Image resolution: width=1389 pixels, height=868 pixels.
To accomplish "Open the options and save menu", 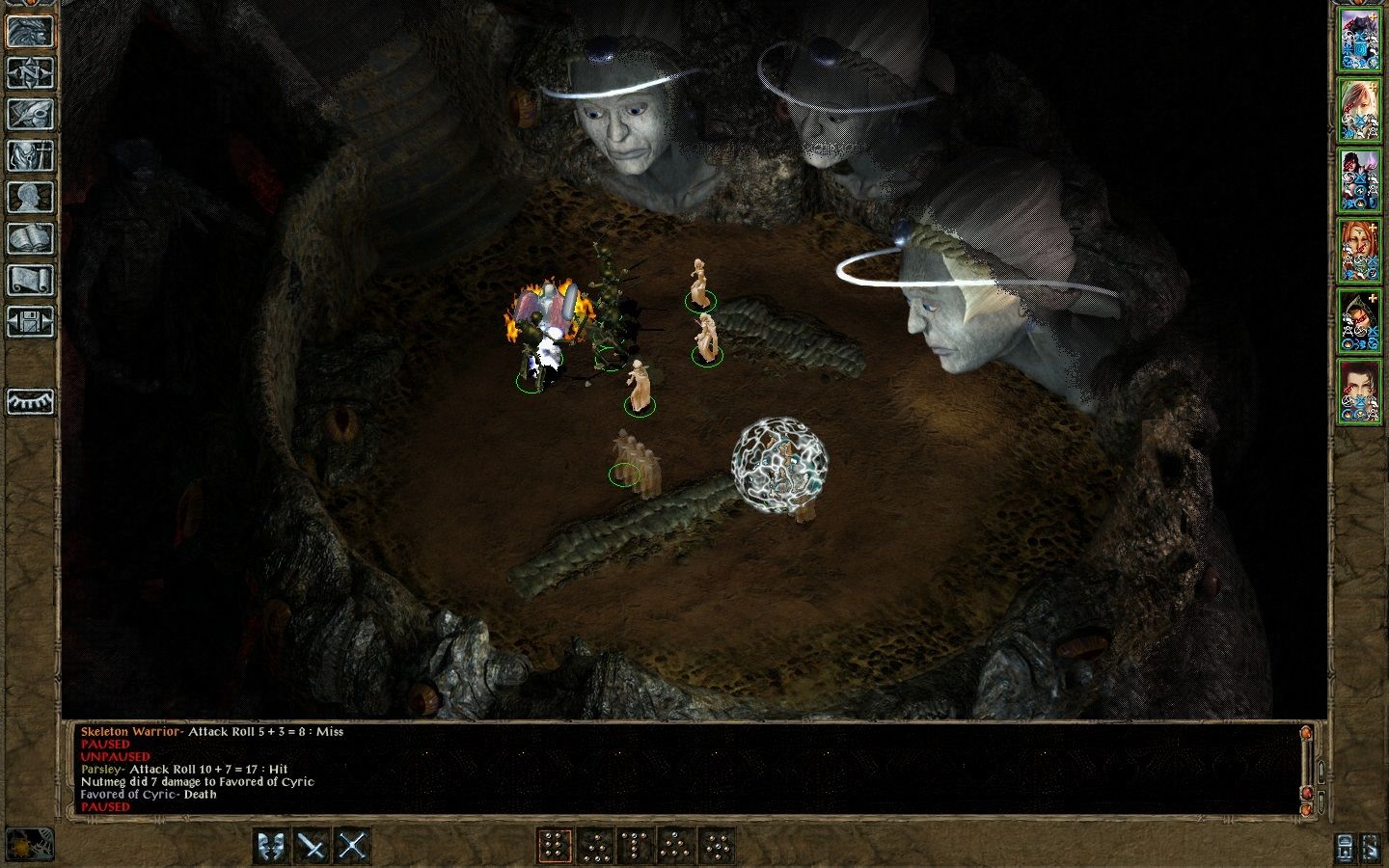I will (x=30, y=321).
